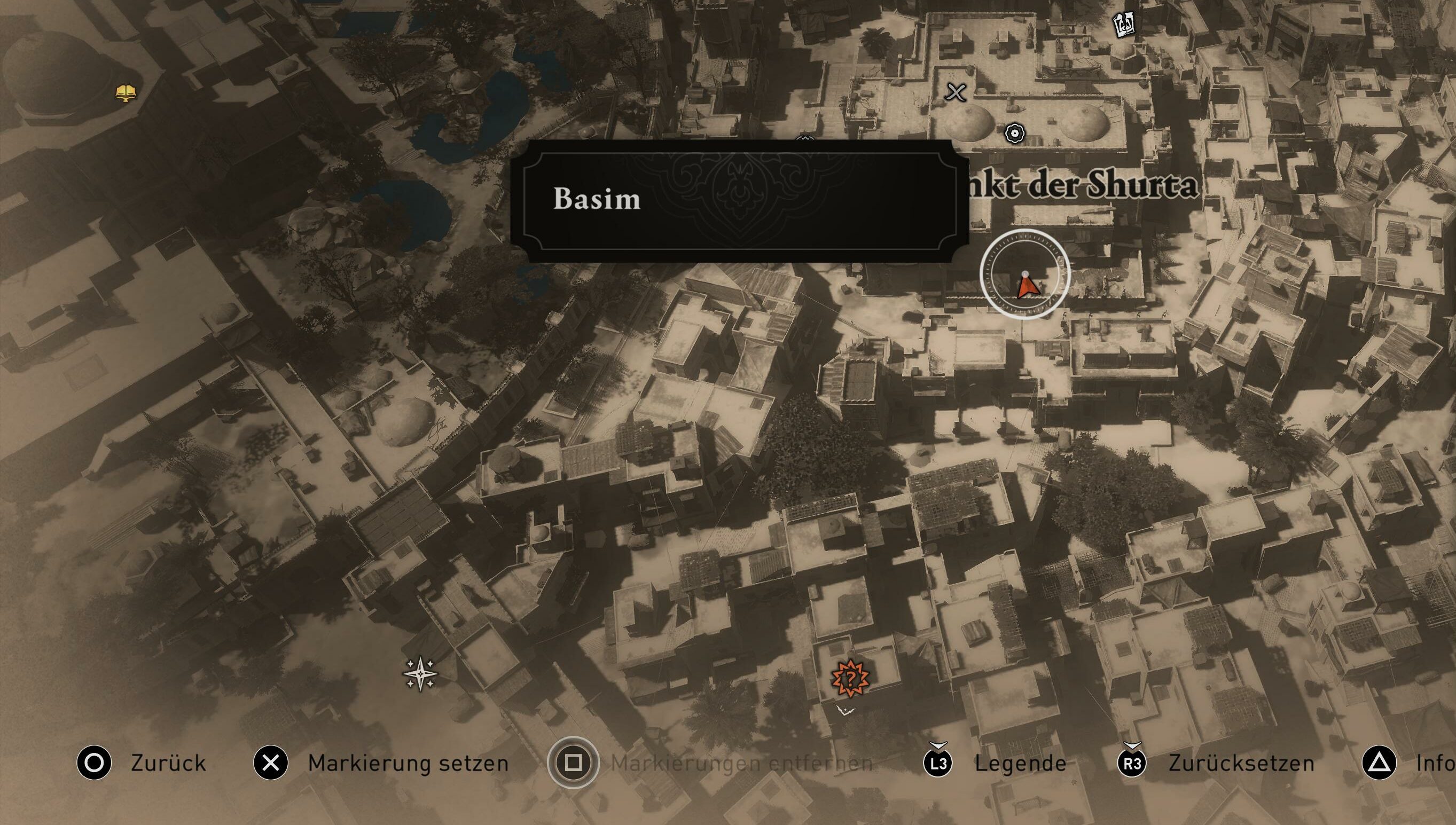Click Basim's red arrow player marker
Screen dimensions: 1456x825
[1027, 287]
